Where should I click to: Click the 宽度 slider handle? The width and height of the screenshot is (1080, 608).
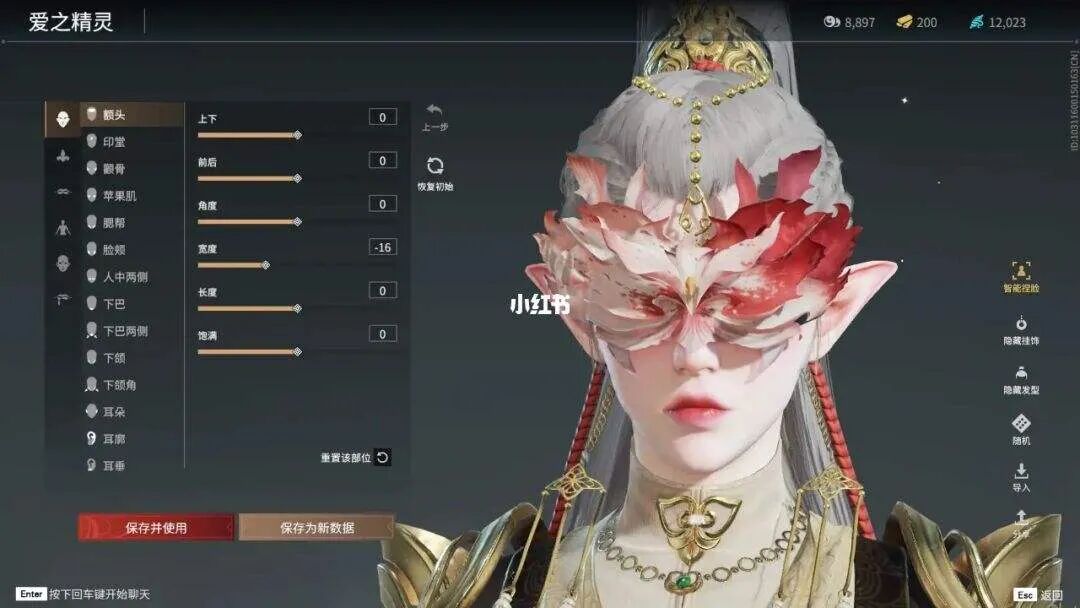pos(265,265)
